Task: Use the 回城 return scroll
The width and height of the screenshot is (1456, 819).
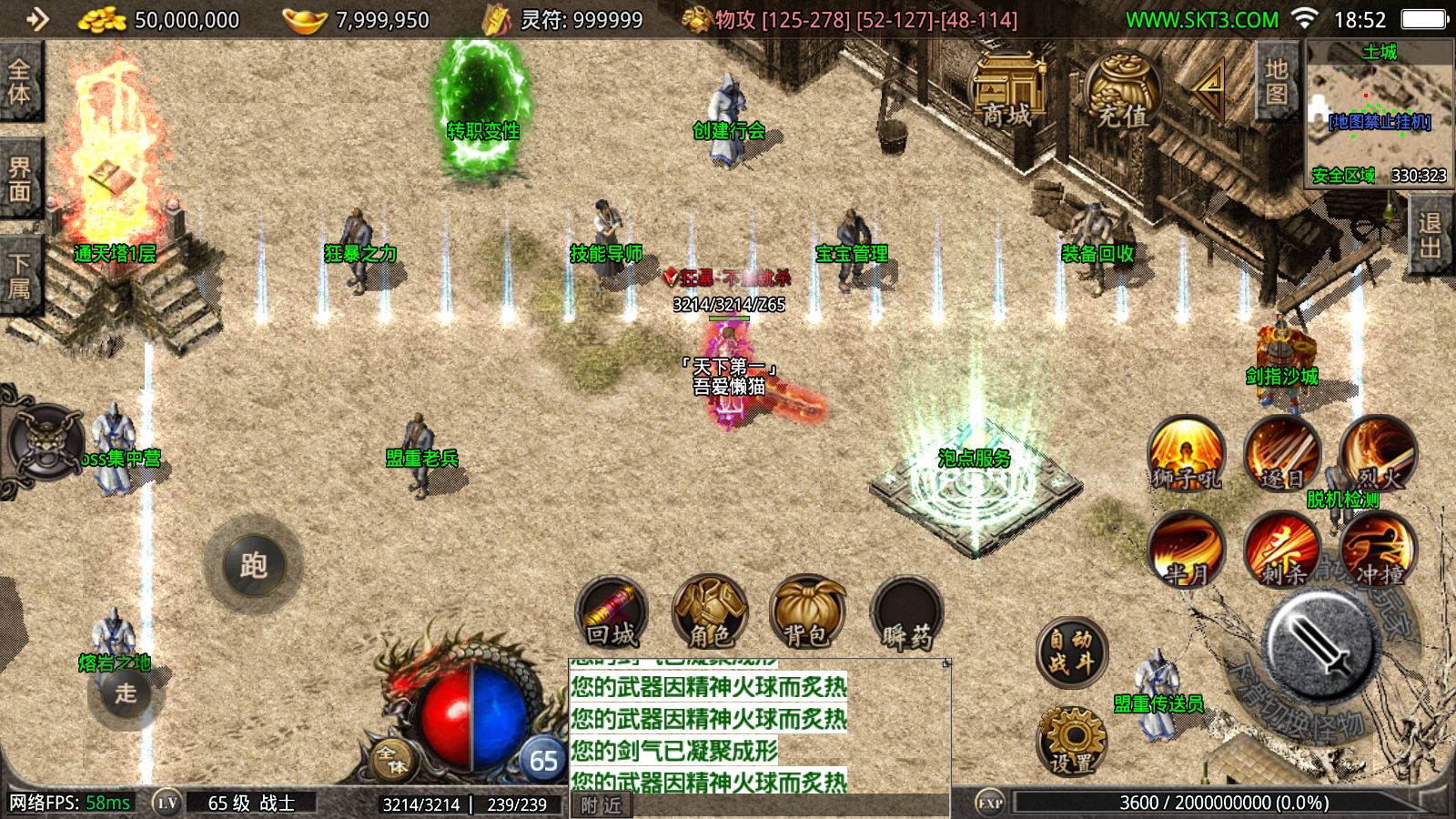Action: click(612, 612)
